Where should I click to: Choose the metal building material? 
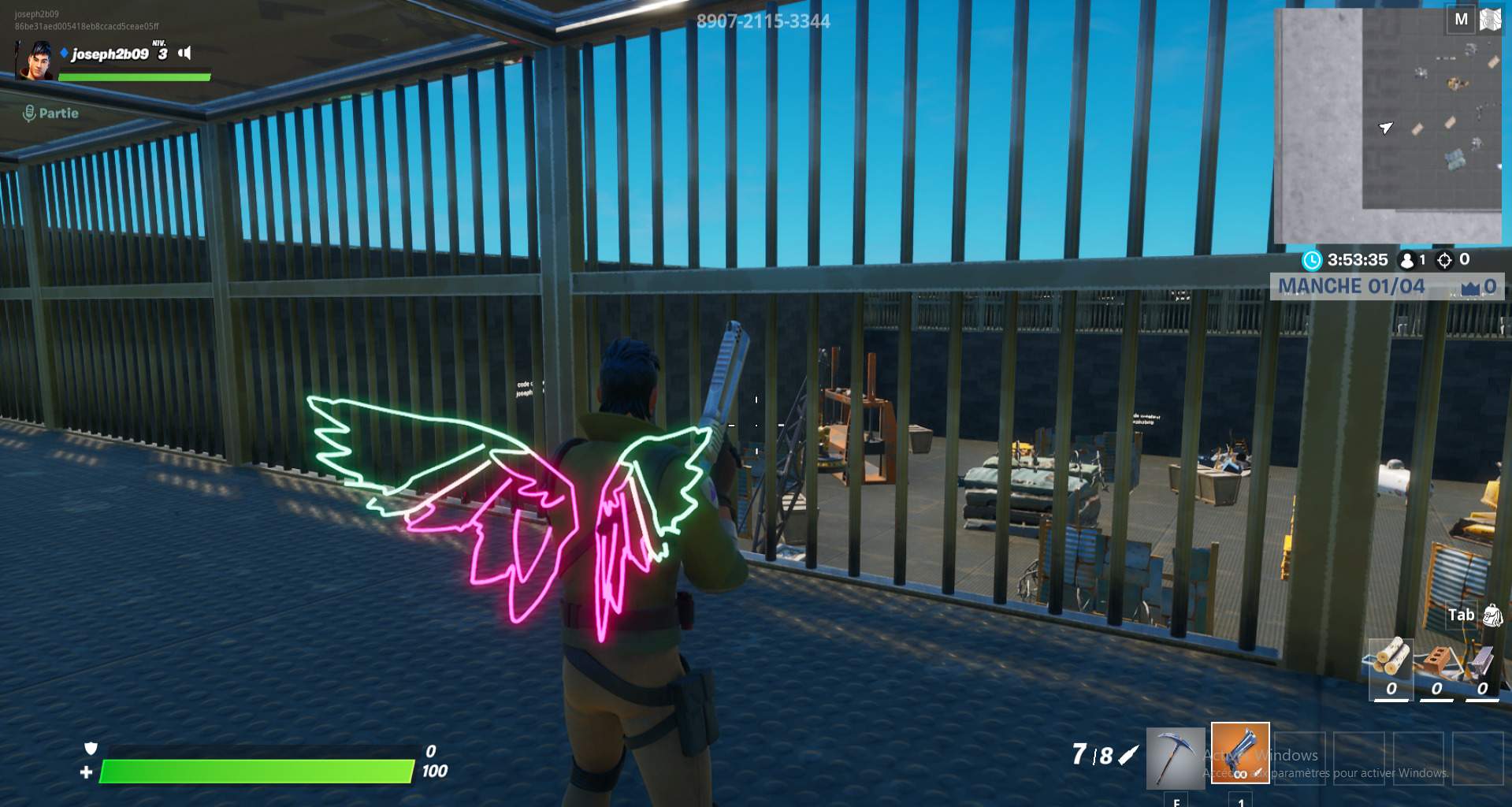[1481, 660]
